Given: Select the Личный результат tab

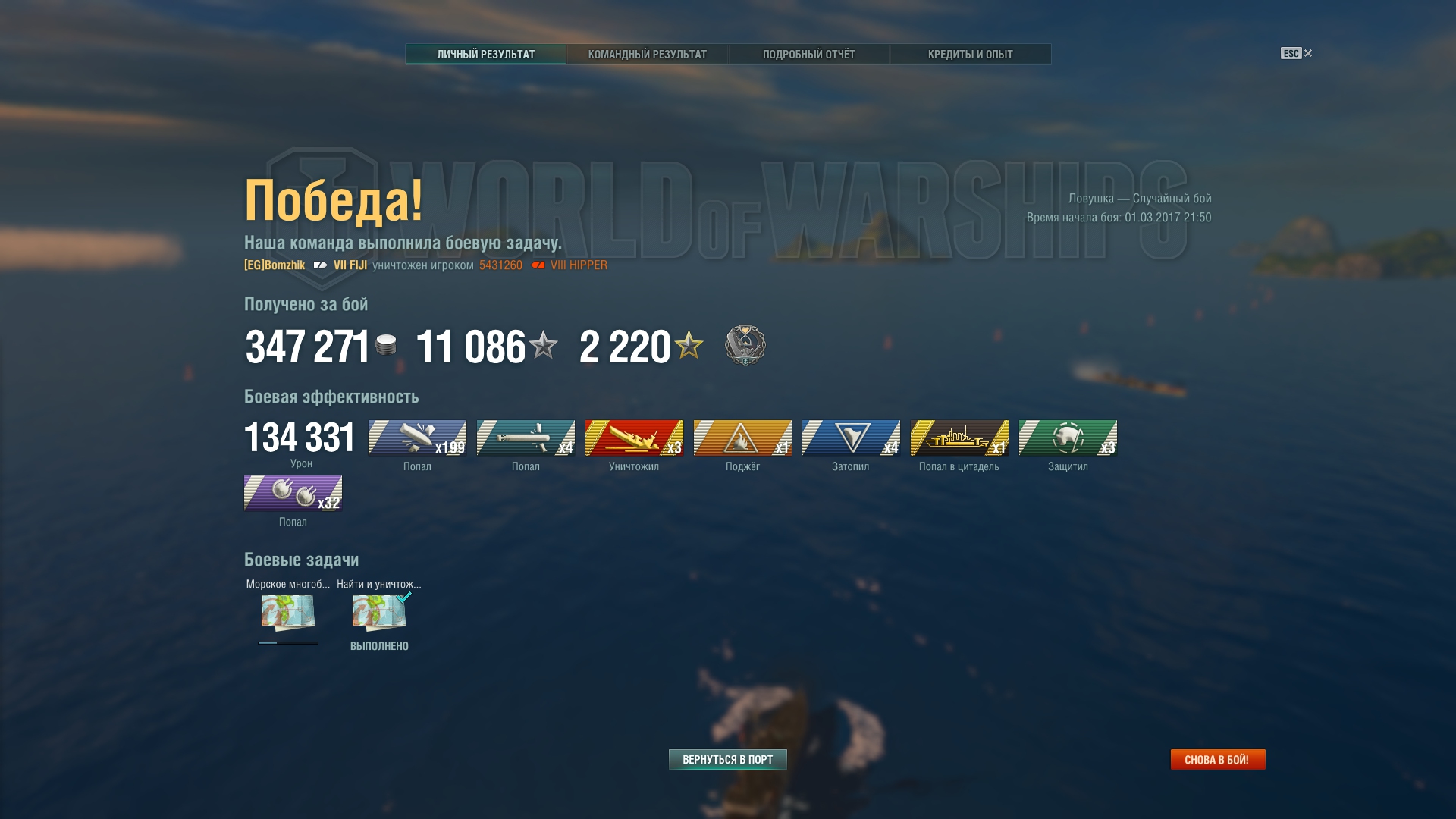Looking at the screenshot, I should click(485, 55).
